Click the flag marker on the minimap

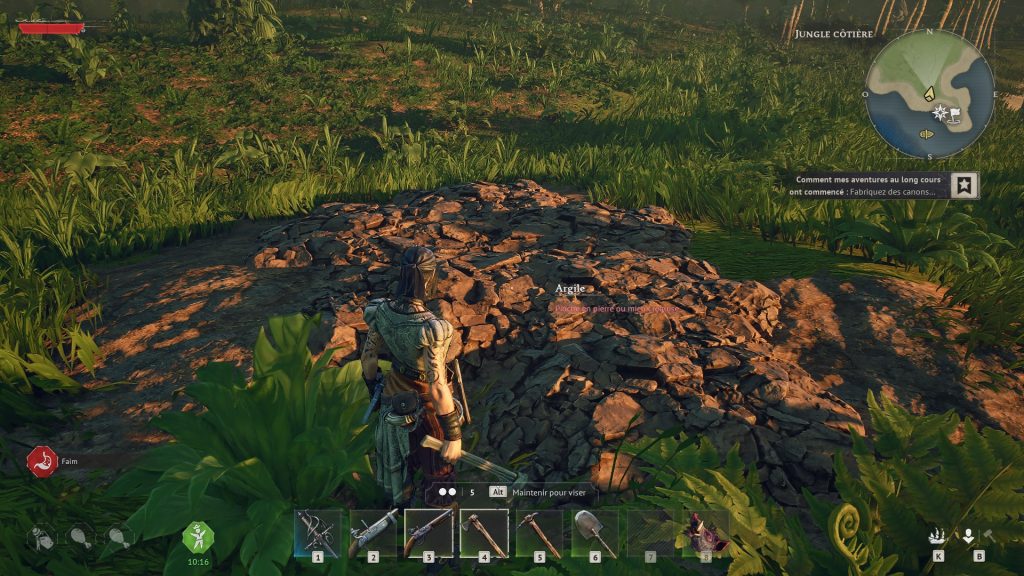pyautogui.click(x=955, y=113)
